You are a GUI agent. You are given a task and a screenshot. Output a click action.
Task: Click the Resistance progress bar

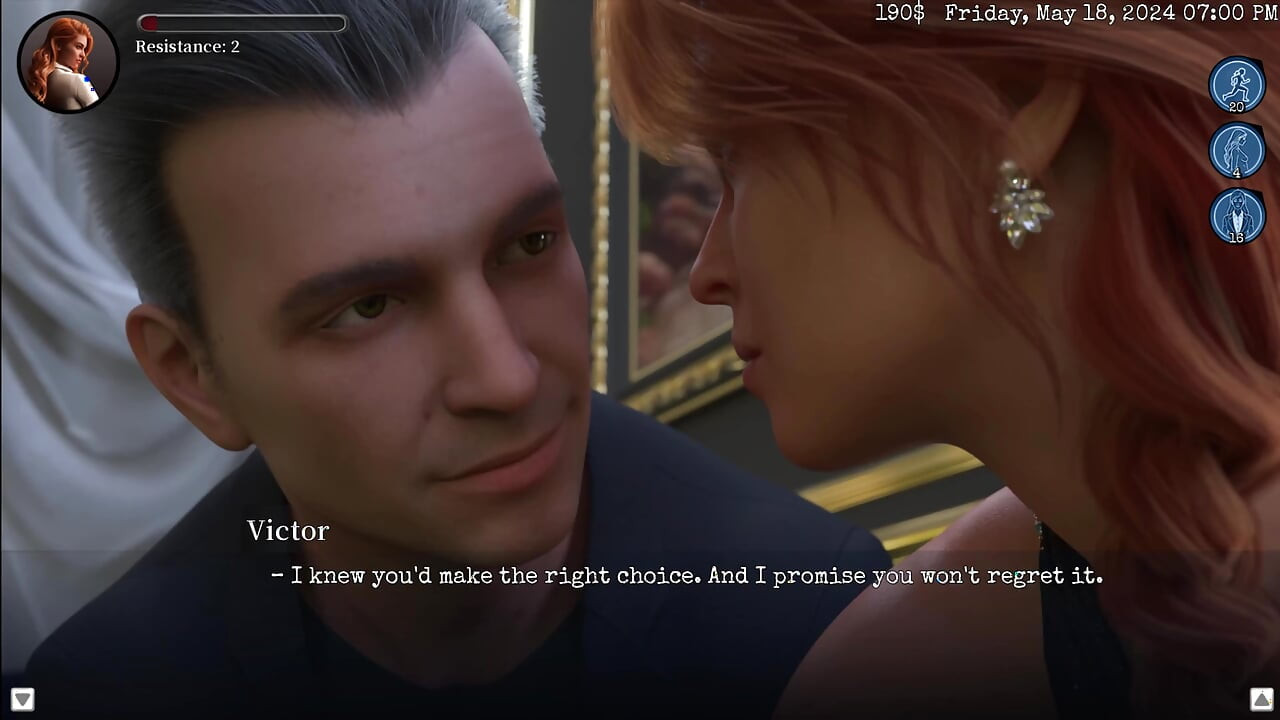(243, 24)
